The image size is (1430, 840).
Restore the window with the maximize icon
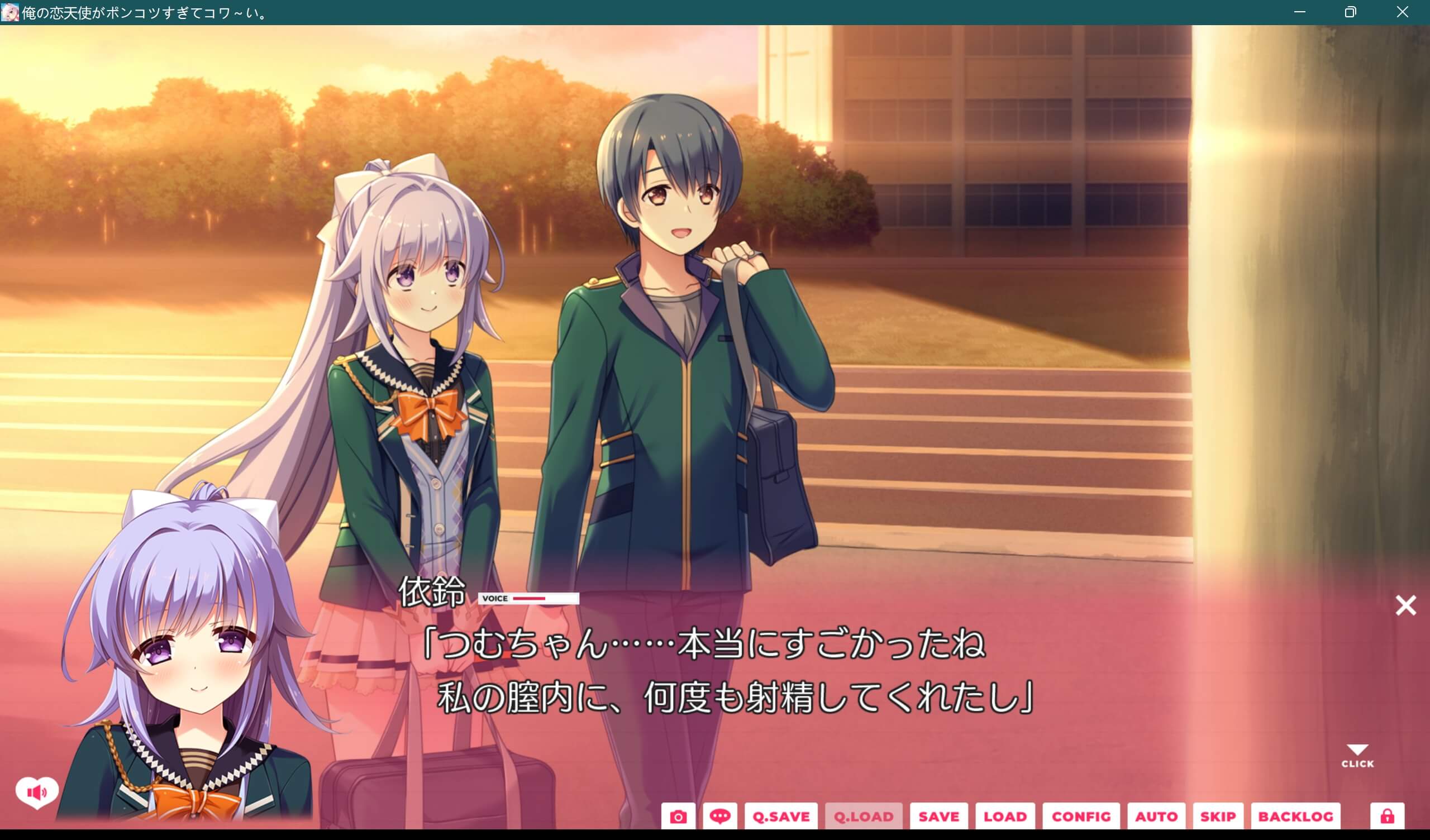(x=1351, y=11)
